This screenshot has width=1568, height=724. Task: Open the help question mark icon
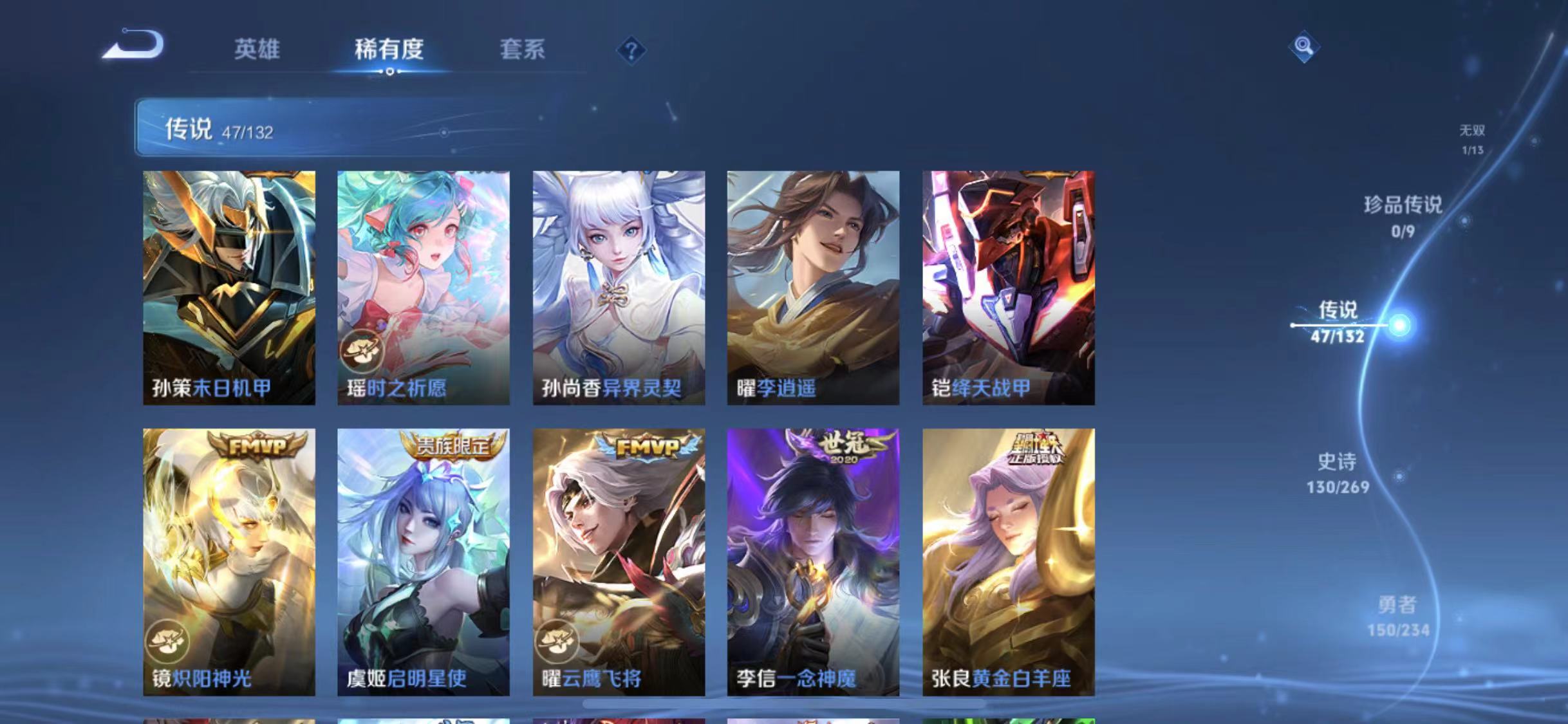pyautogui.click(x=633, y=50)
